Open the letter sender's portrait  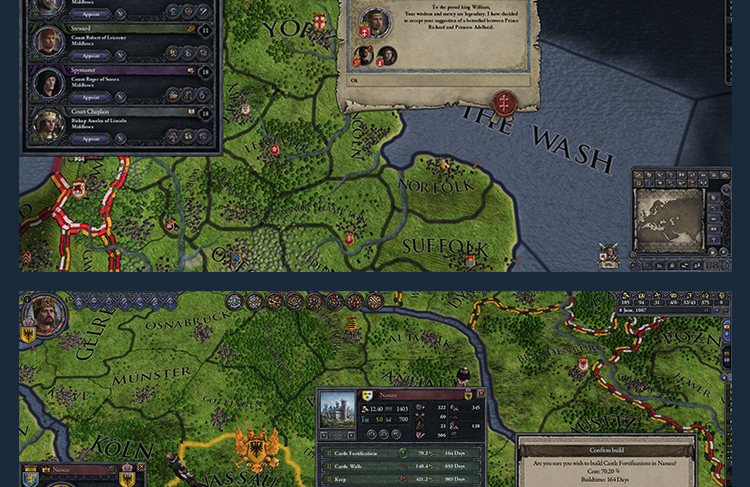coord(375,20)
